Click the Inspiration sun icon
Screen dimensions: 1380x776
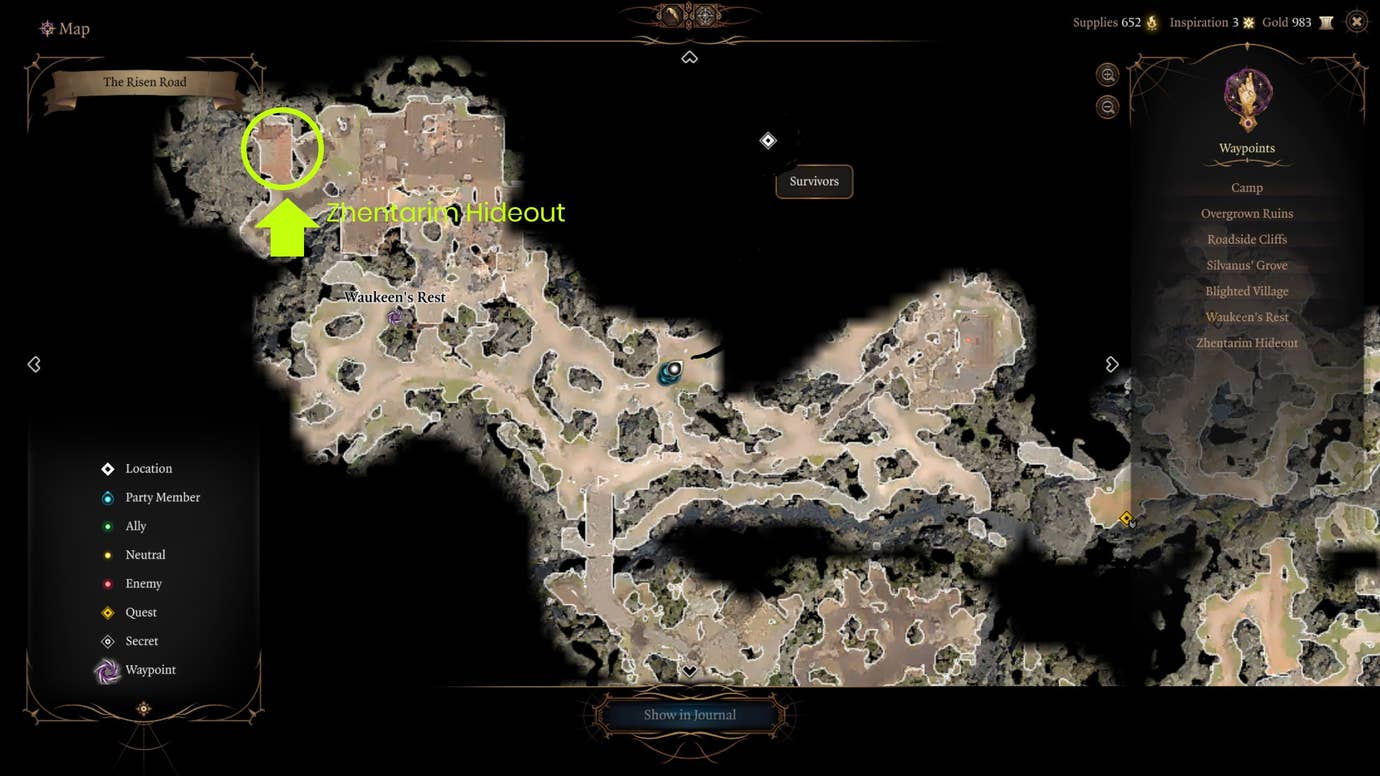click(1248, 21)
